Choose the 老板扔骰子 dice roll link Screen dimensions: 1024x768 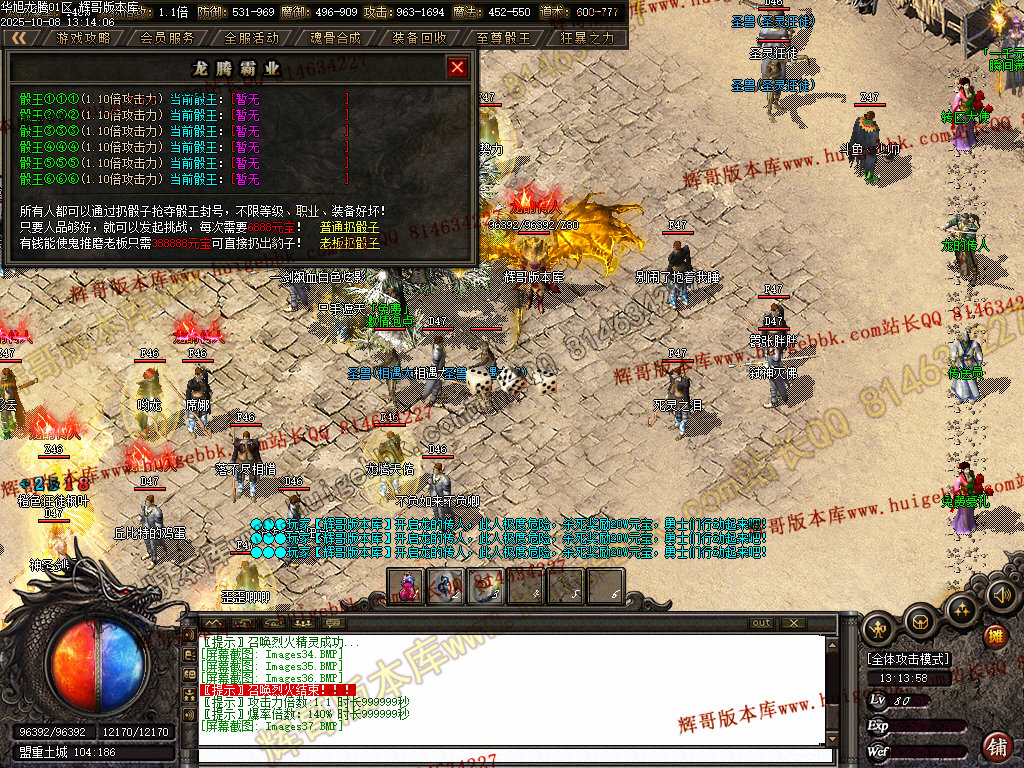click(x=349, y=243)
